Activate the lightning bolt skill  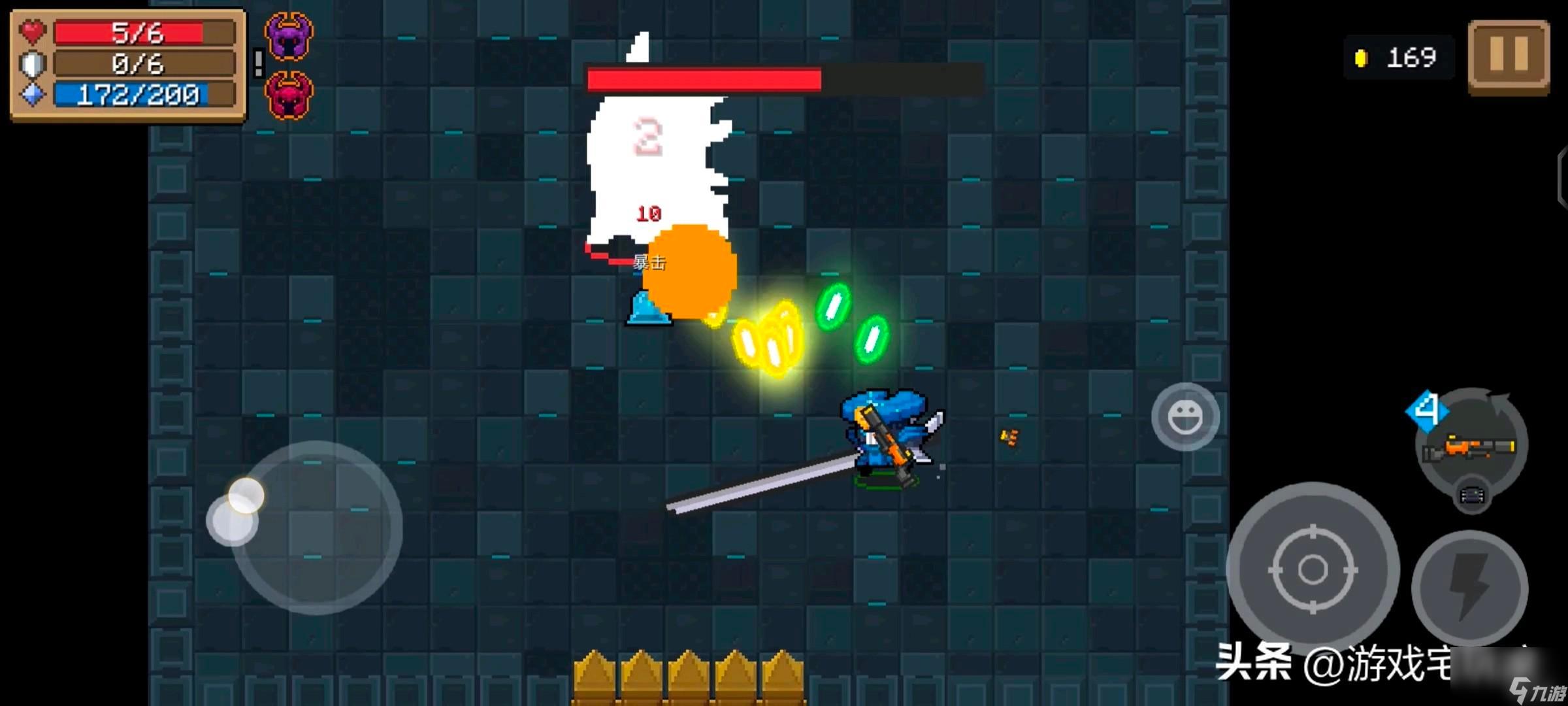(1469, 588)
